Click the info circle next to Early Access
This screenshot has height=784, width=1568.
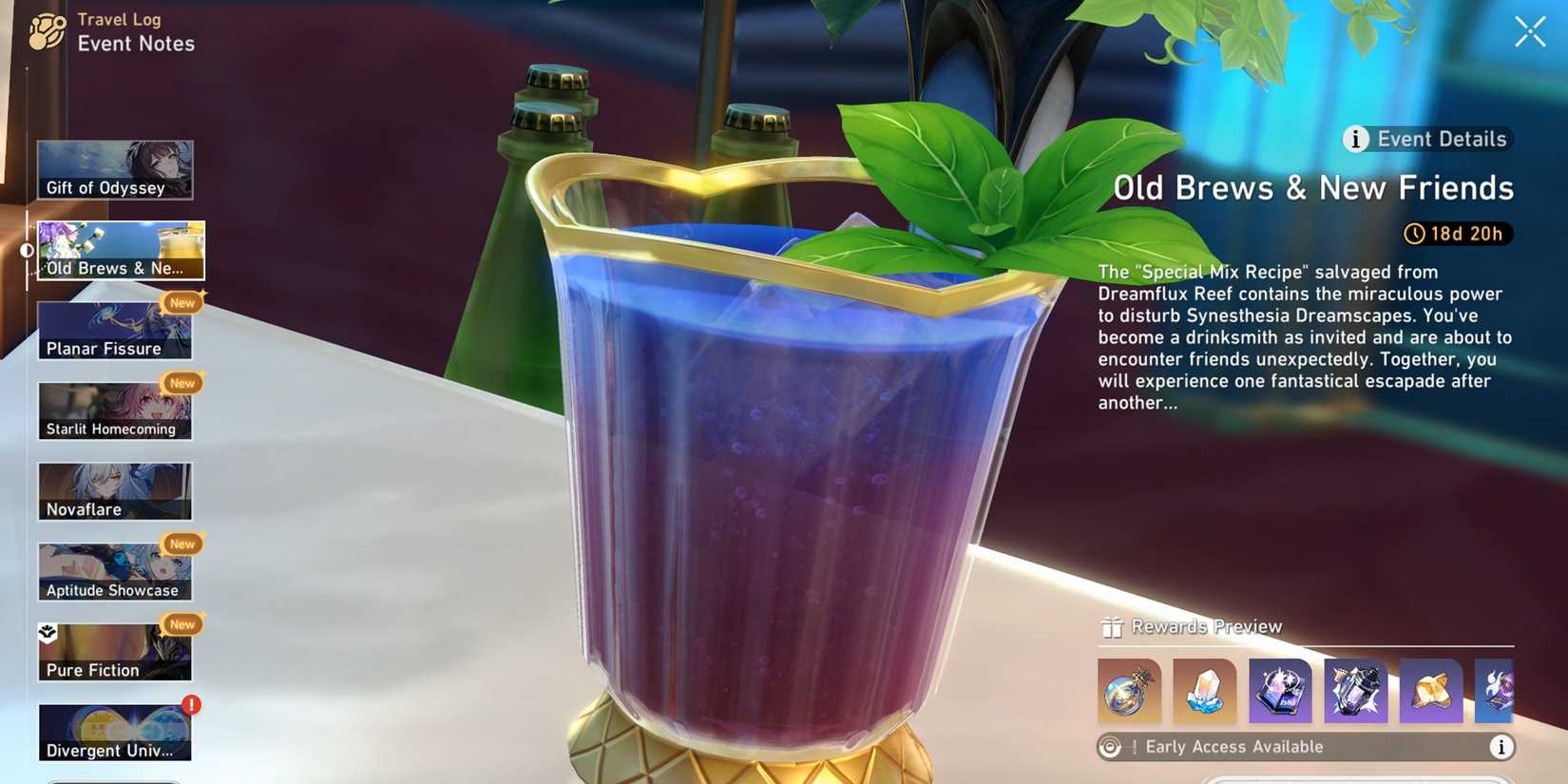pyautogui.click(x=1501, y=747)
